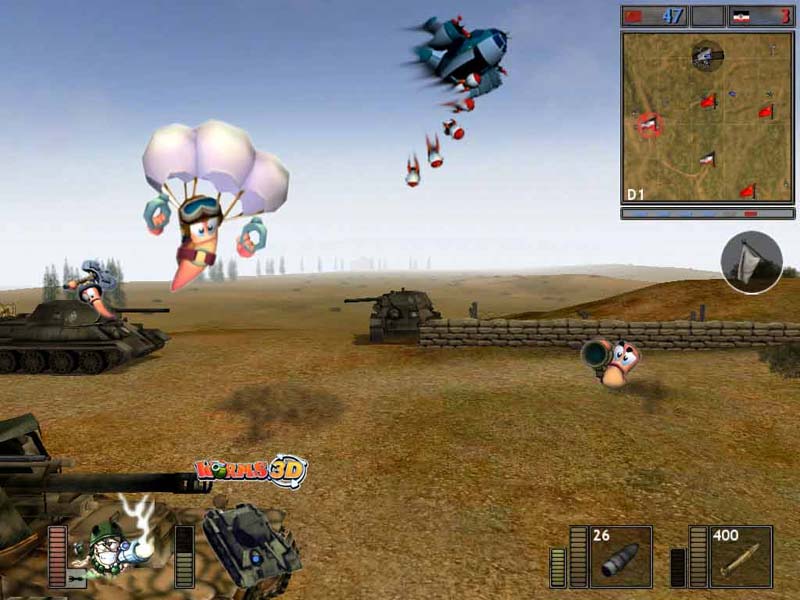The width and height of the screenshot is (800, 600).
Task: Switch to the machine gun bullet slot
Action: coord(741,557)
